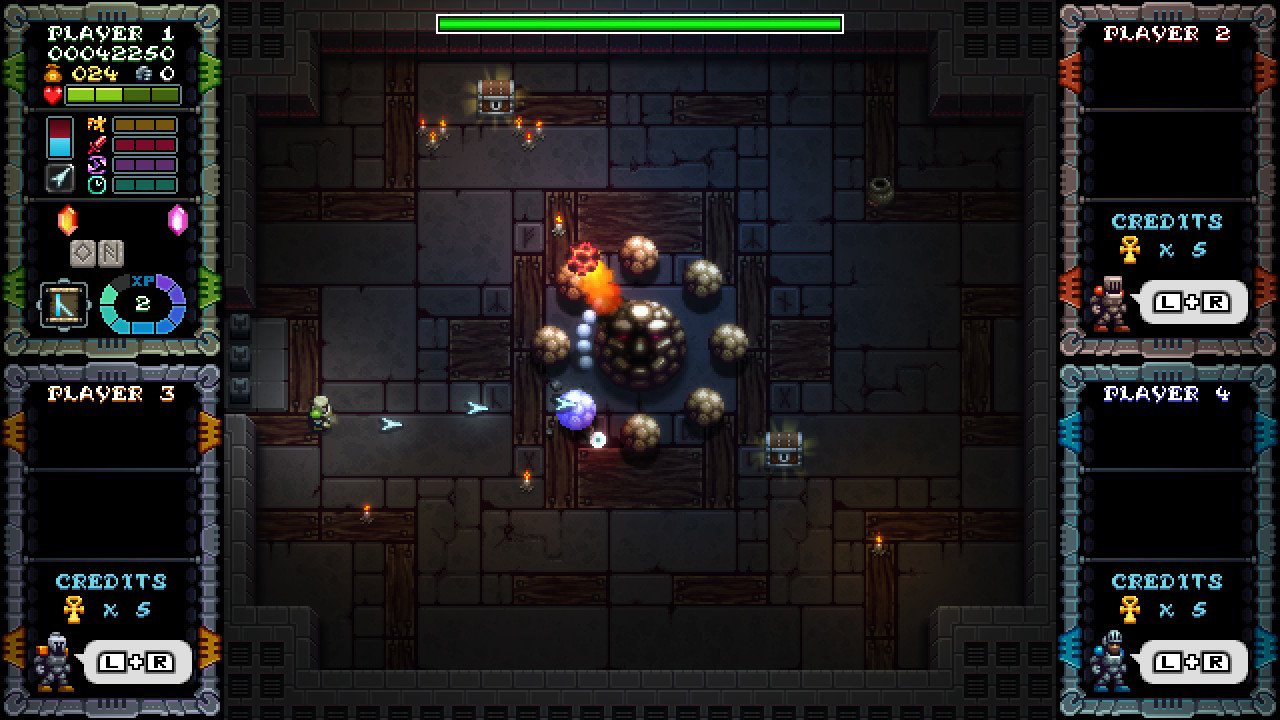Click the sword damage stat icon

[98, 145]
